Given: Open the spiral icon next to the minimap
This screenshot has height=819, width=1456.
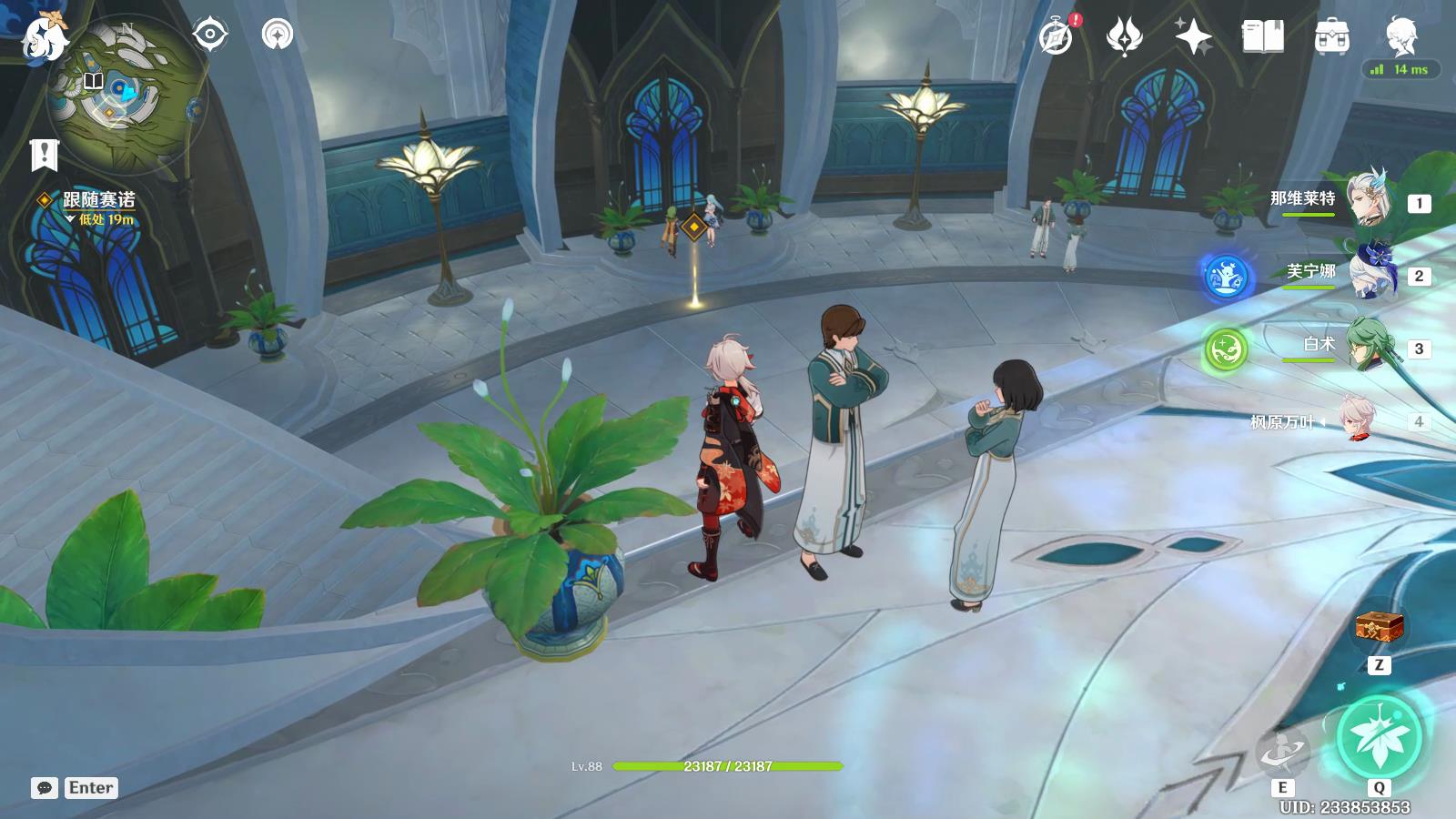Looking at the screenshot, I should pyautogui.click(x=278, y=35).
